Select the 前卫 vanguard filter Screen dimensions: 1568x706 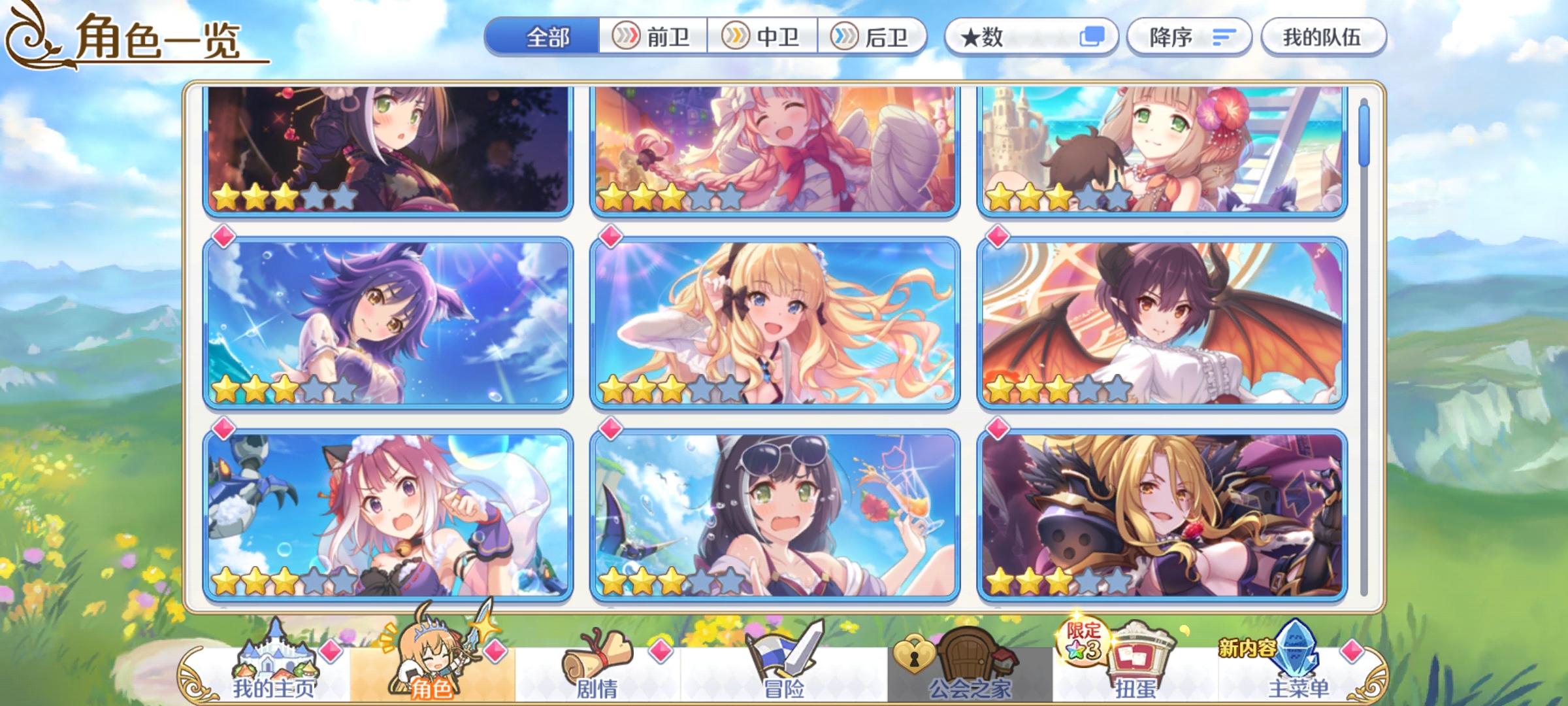[654, 37]
